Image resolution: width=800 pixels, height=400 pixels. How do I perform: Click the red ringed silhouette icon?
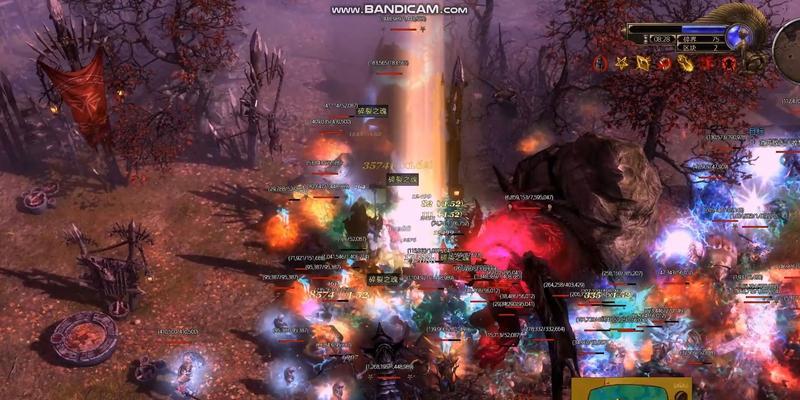731,64
